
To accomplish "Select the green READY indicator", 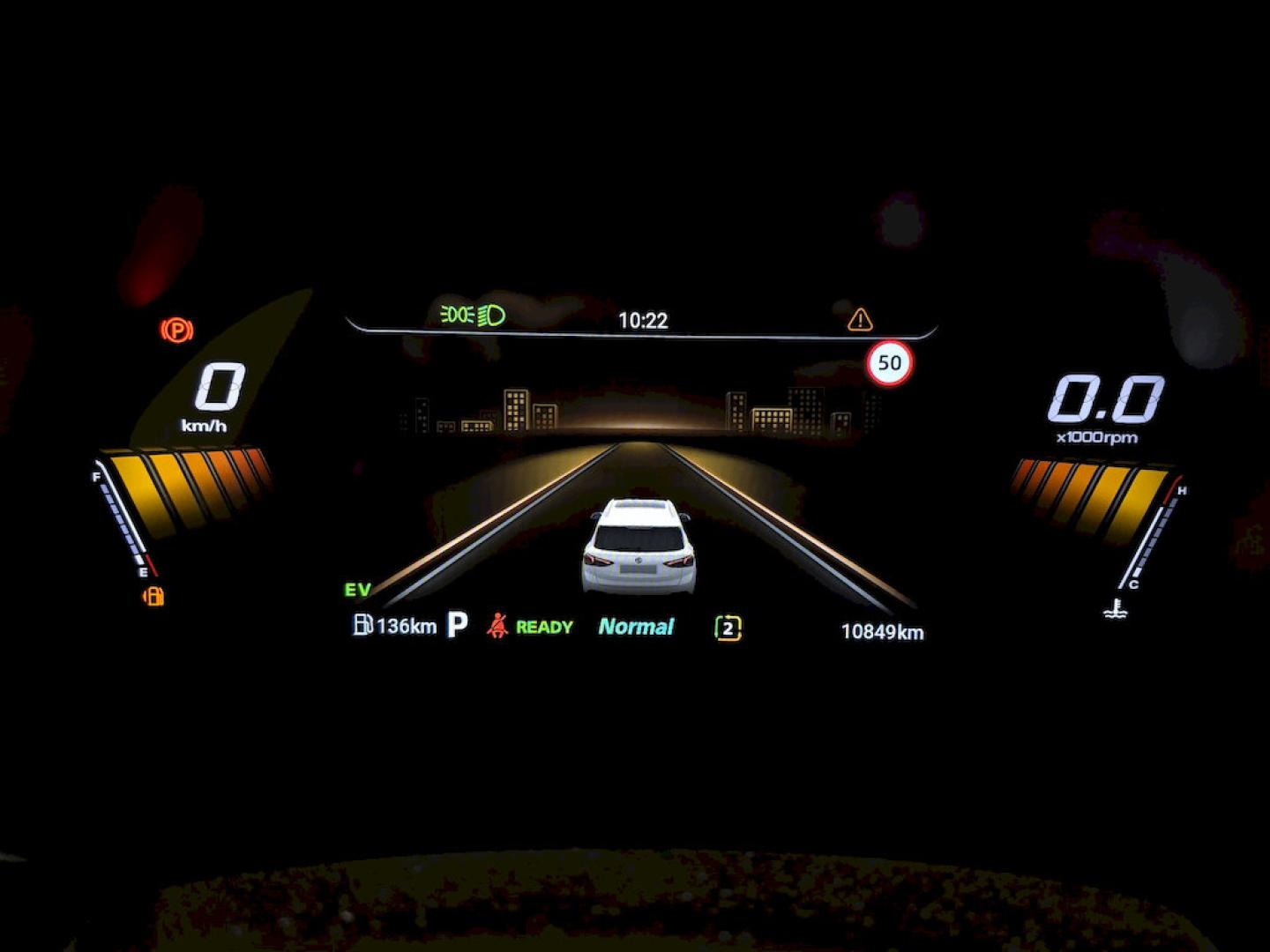I will (544, 627).
